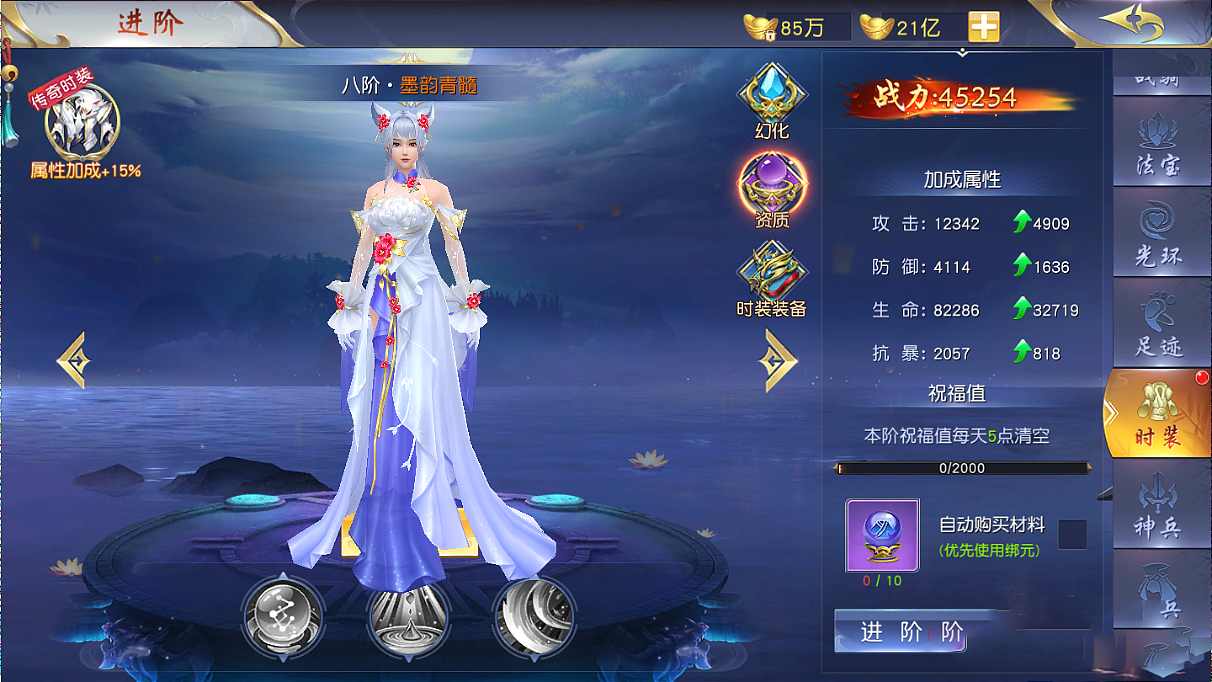Click the gold plus button to add currency
The height and width of the screenshot is (682, 1212).
tap(983, 28)
